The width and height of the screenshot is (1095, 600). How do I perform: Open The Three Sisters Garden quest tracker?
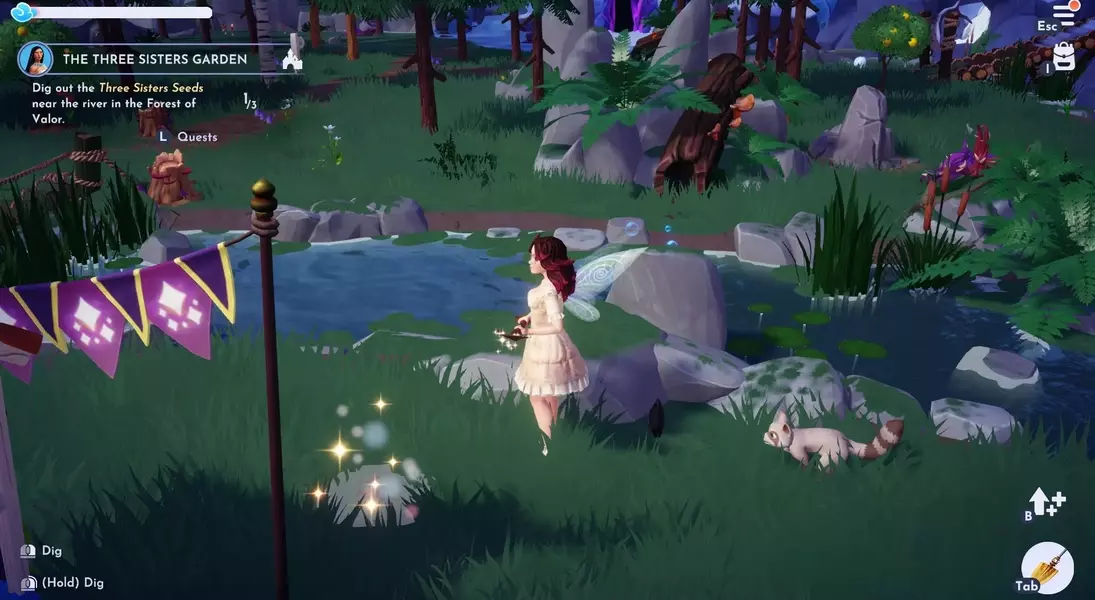(155, 60)
